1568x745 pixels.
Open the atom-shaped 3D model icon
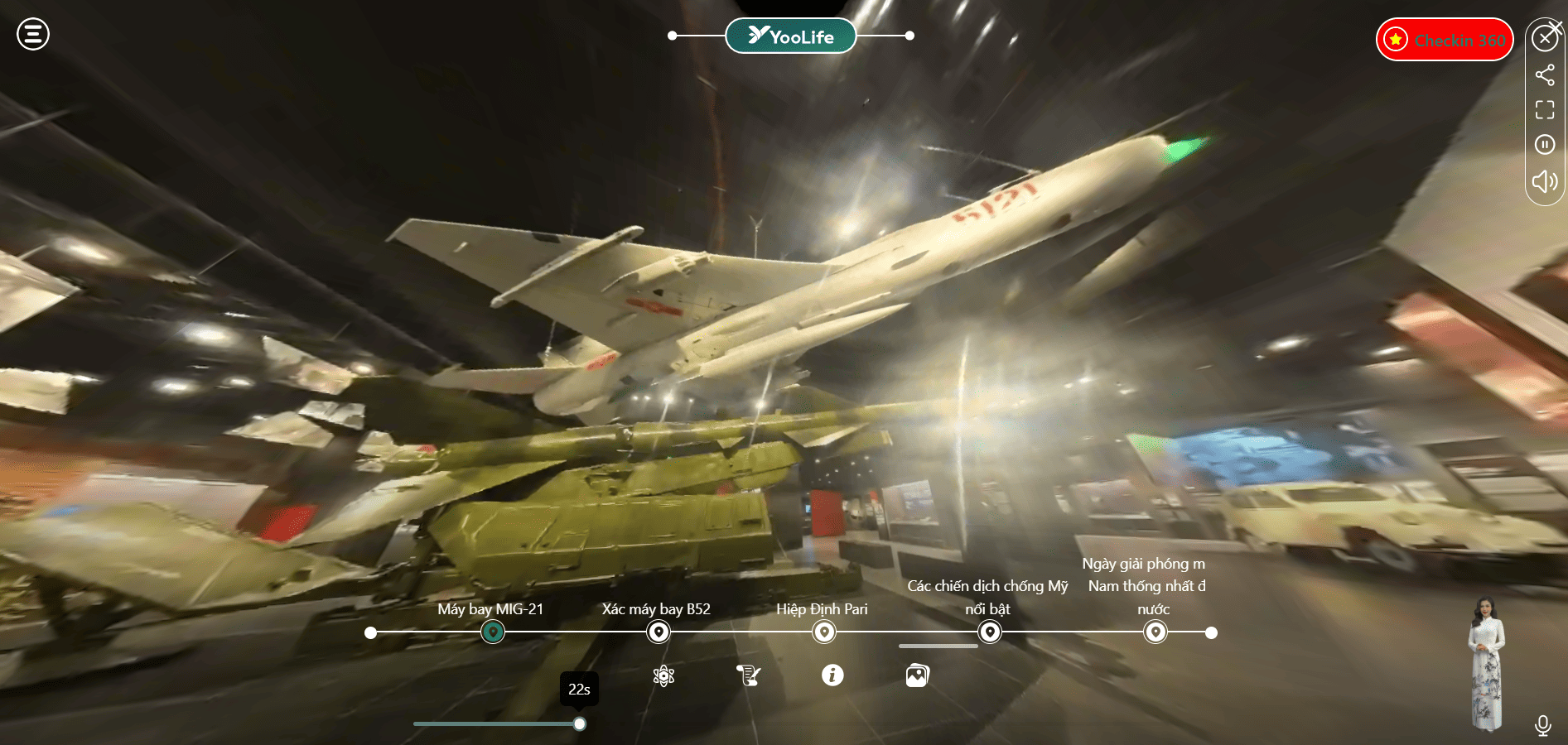tap(663, 675)
